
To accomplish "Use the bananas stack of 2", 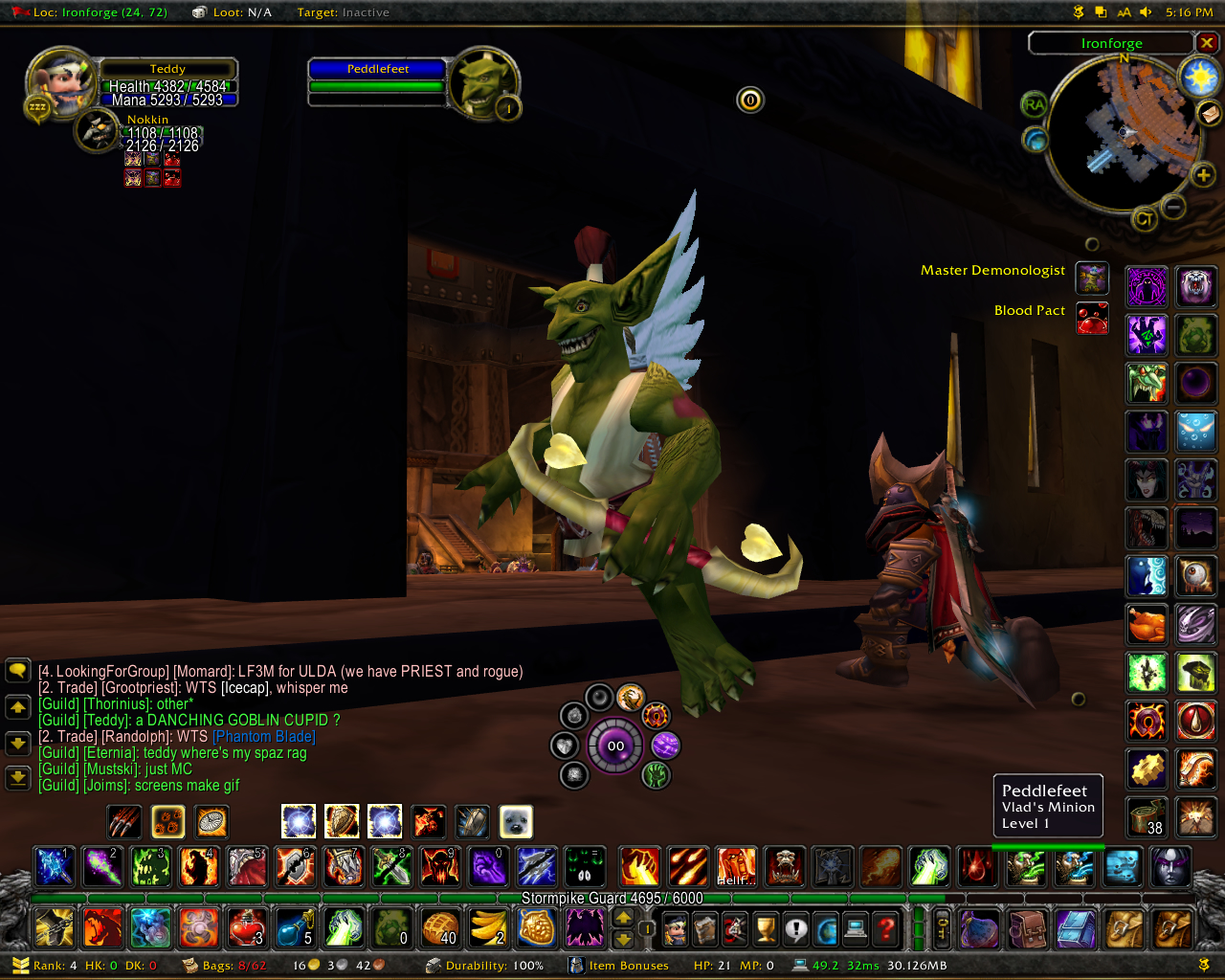I will click(x=488, y=927).
